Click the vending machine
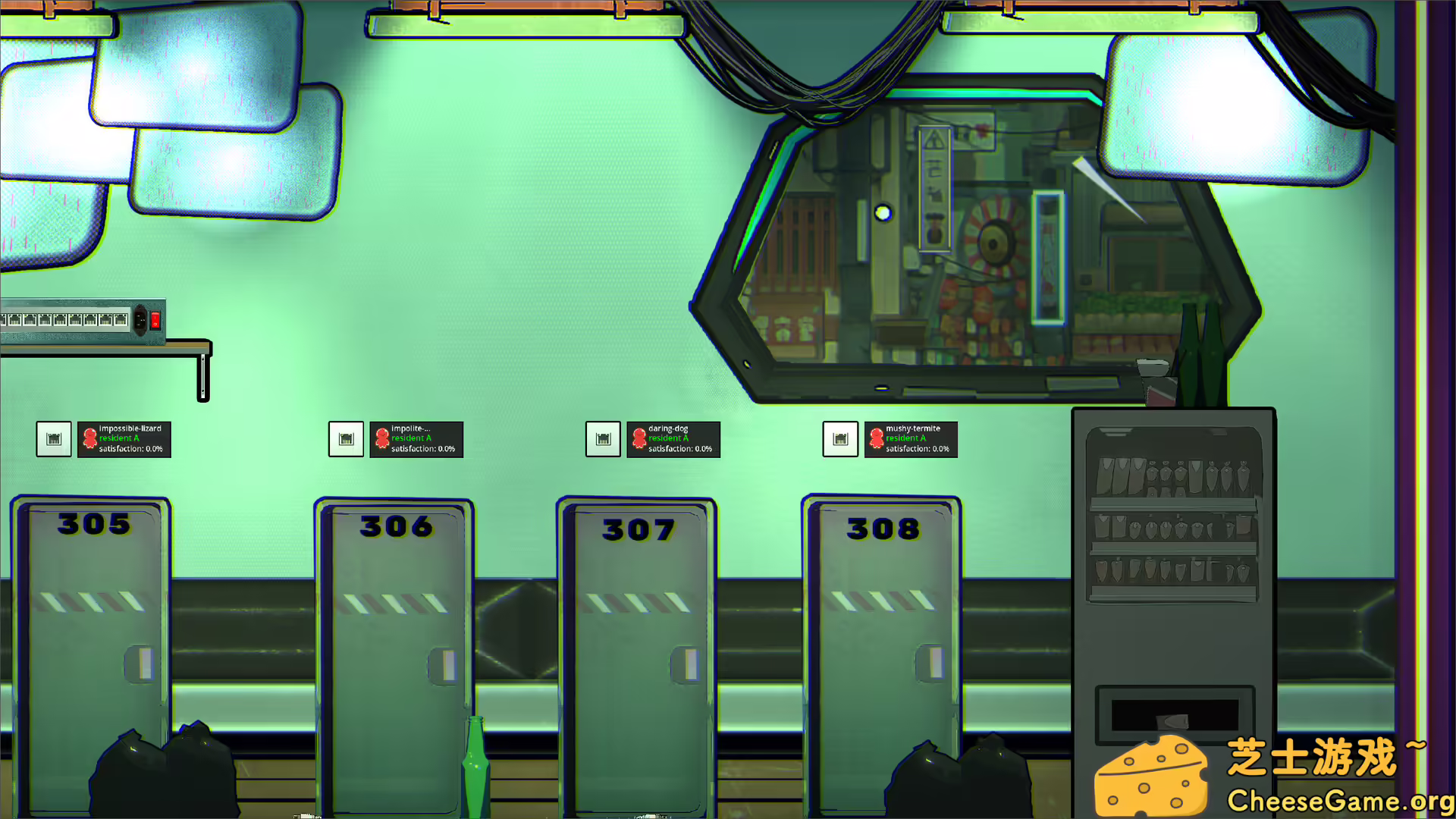 [x=1174, y=569]
